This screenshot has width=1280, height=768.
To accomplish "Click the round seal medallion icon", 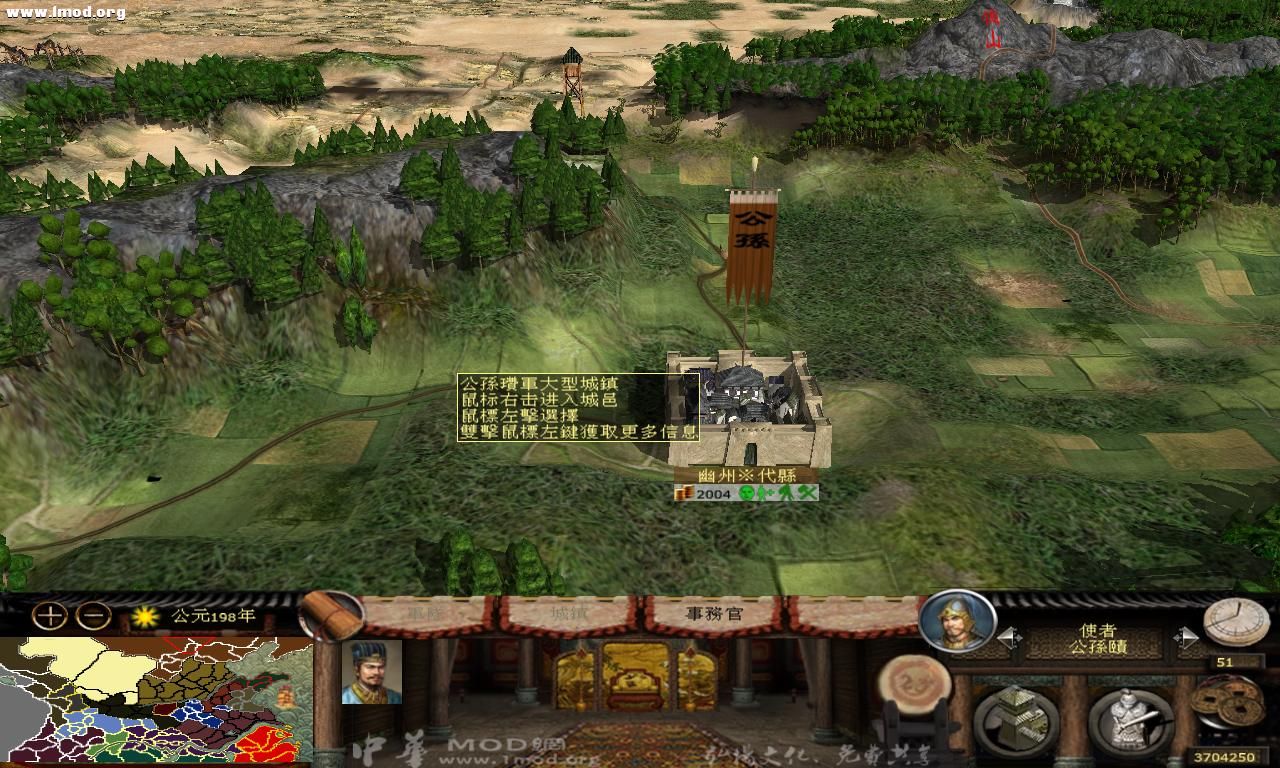I will (917, 682).
